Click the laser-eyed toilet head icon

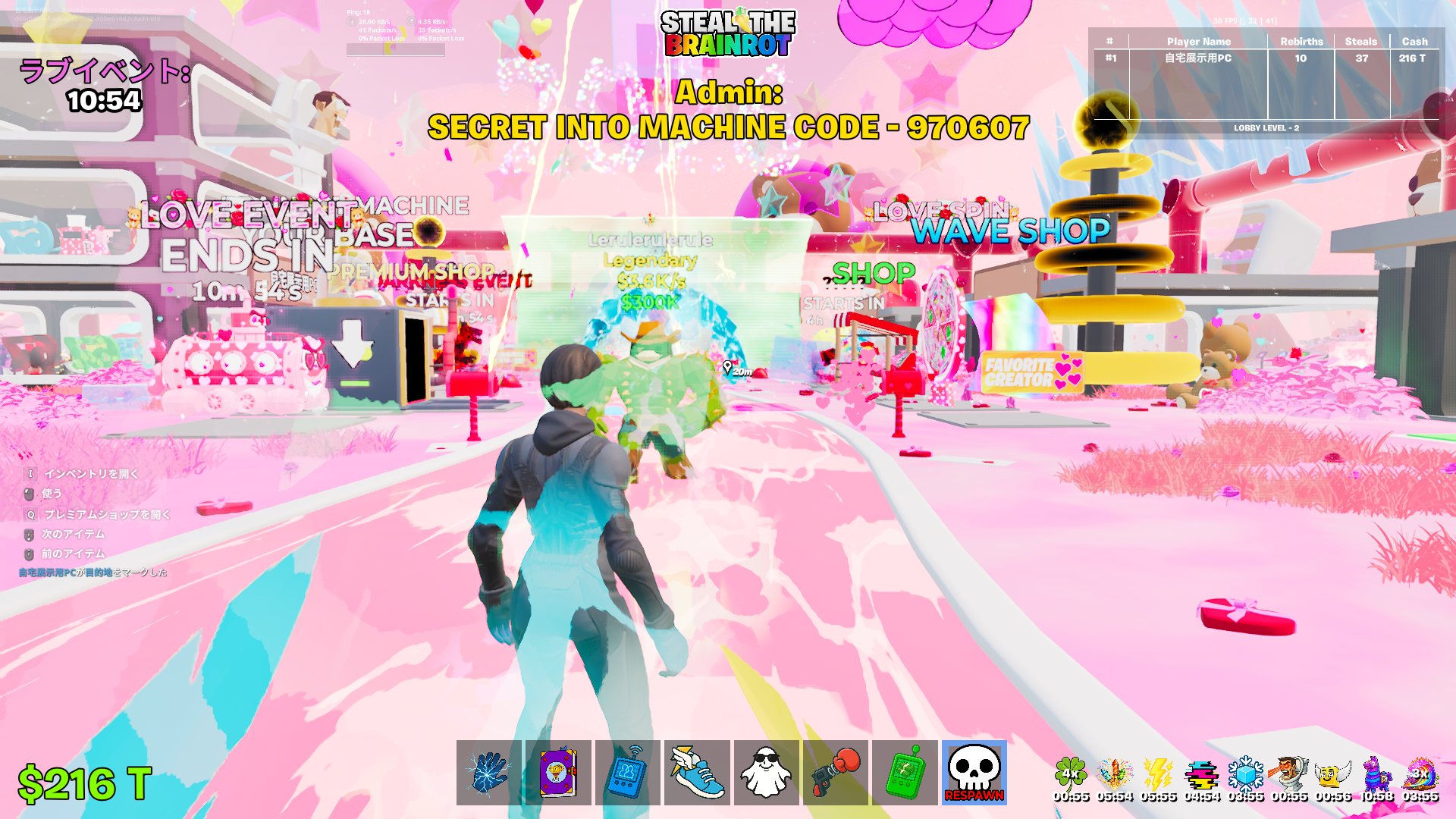tap(1289, 775)
